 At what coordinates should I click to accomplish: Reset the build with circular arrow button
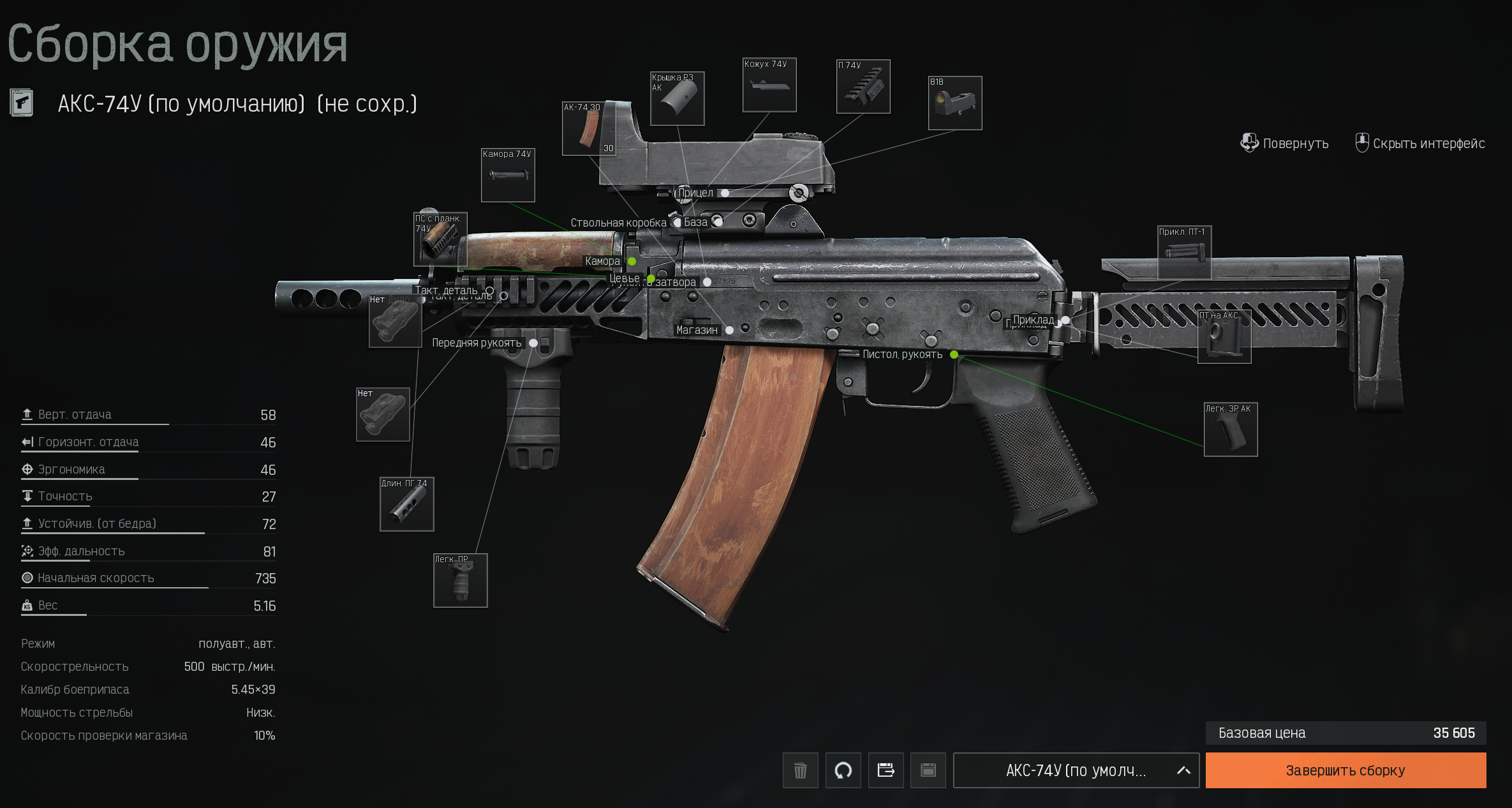tap(843, 770)
